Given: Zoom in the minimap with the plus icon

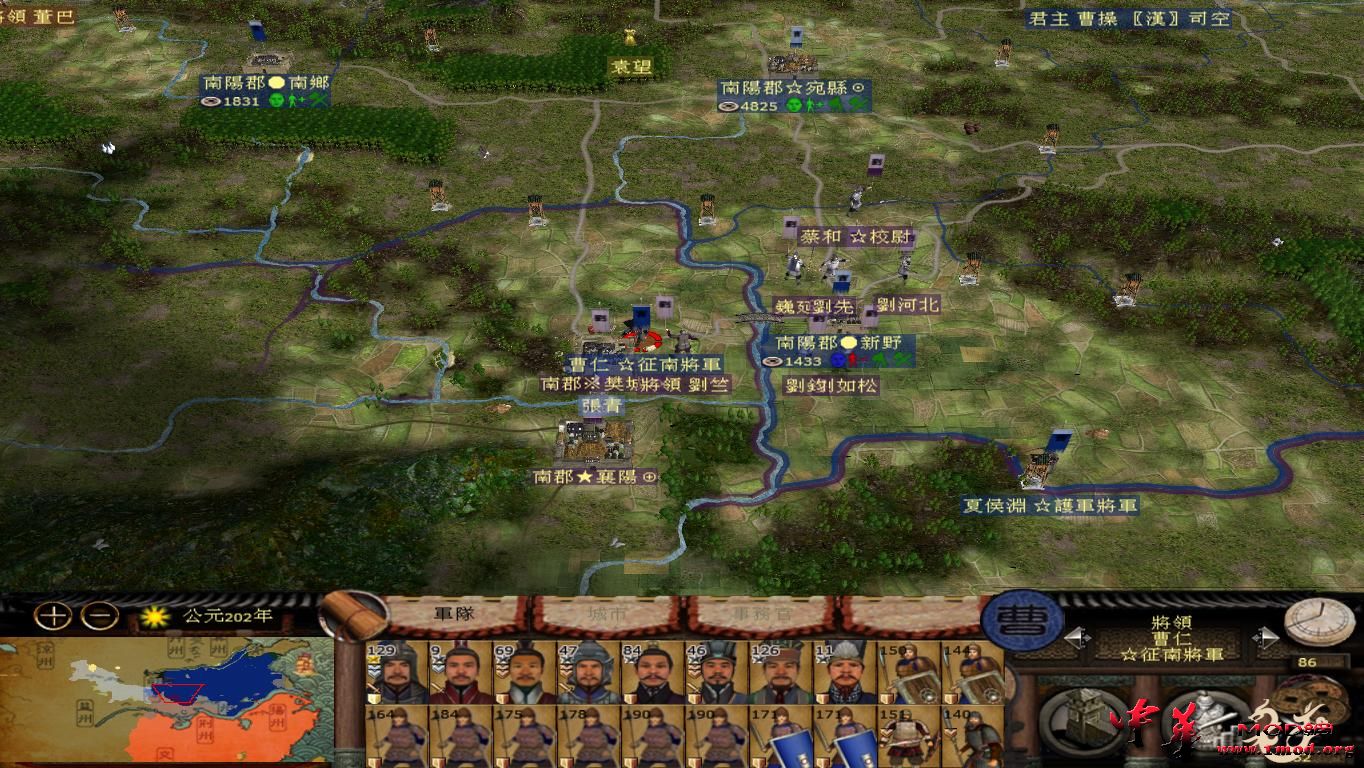Looking at the screenshot, I should pos(51,615).
